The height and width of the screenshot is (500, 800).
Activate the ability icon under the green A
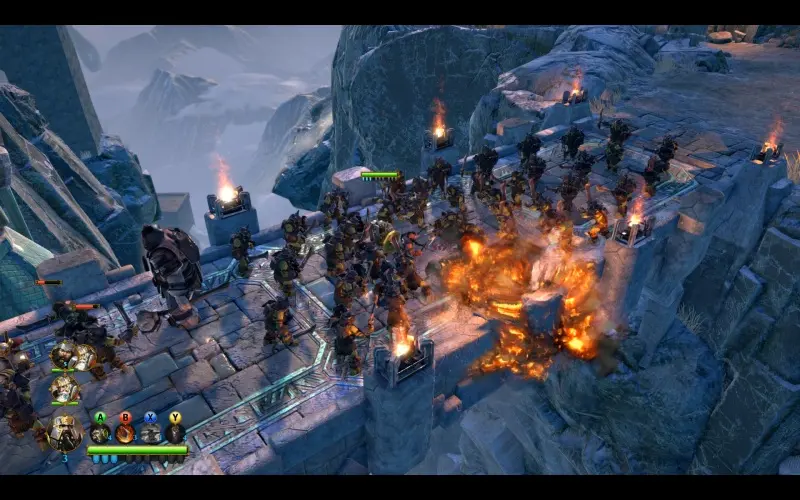[100, 434]
